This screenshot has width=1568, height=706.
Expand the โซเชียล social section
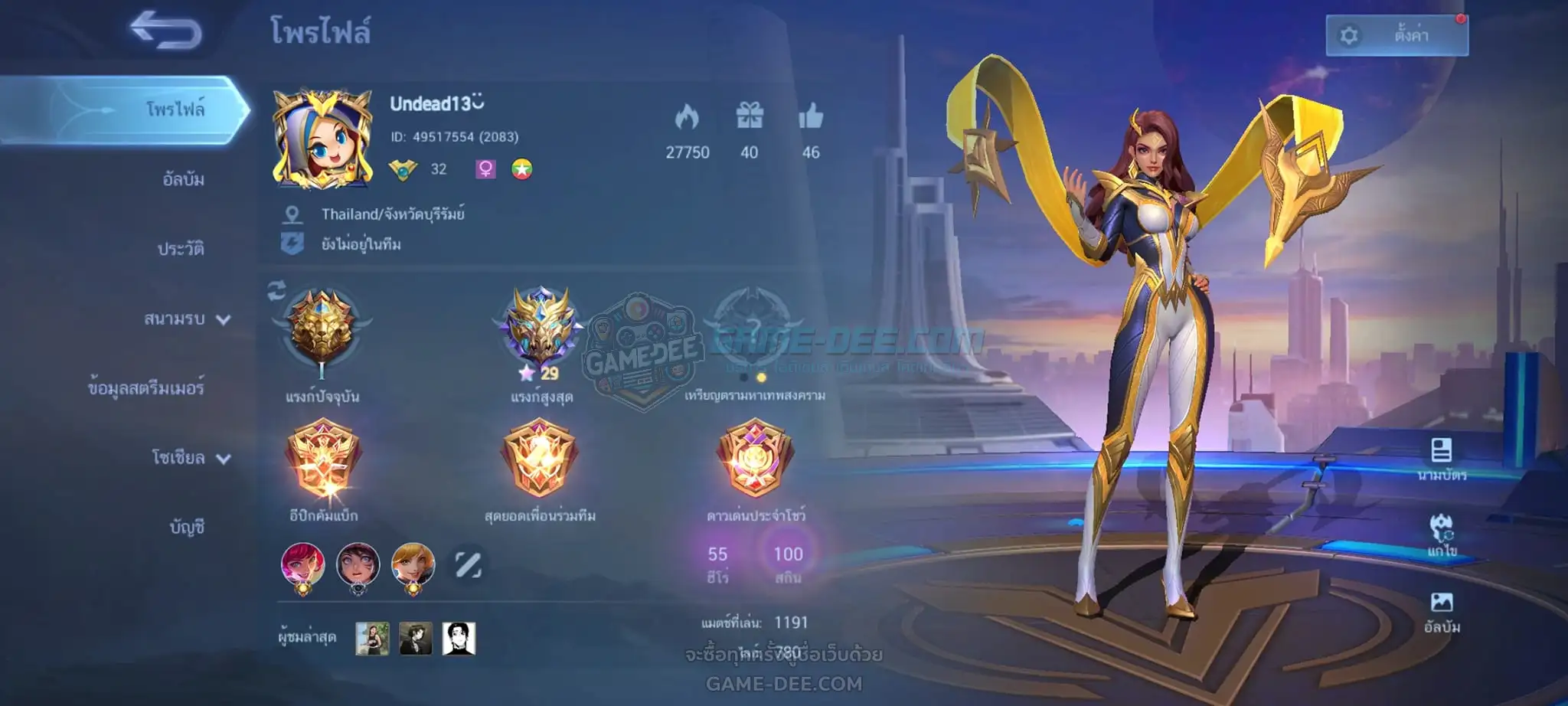coord(190,458)
